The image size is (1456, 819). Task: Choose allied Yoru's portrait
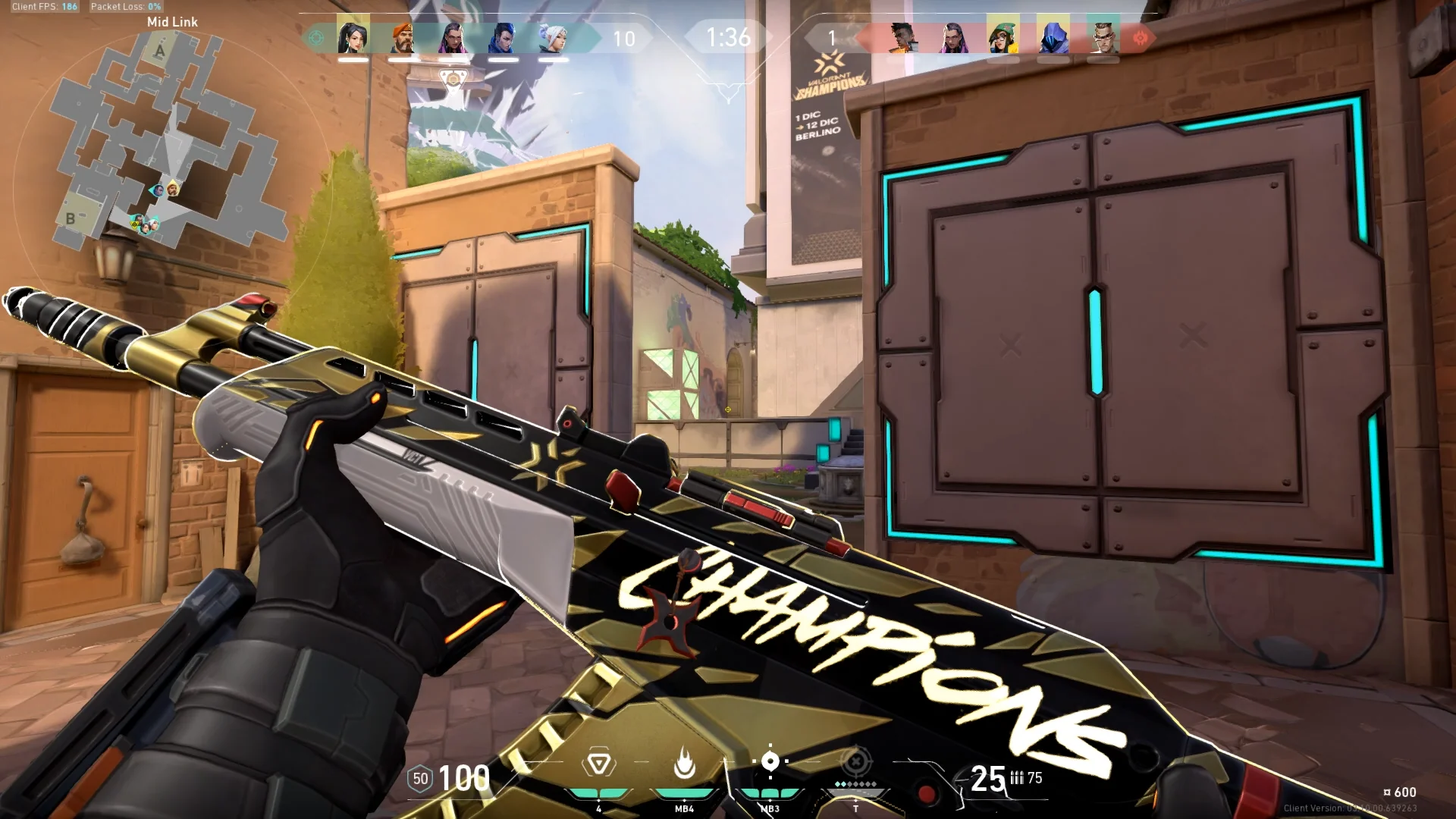pos(502,36)
